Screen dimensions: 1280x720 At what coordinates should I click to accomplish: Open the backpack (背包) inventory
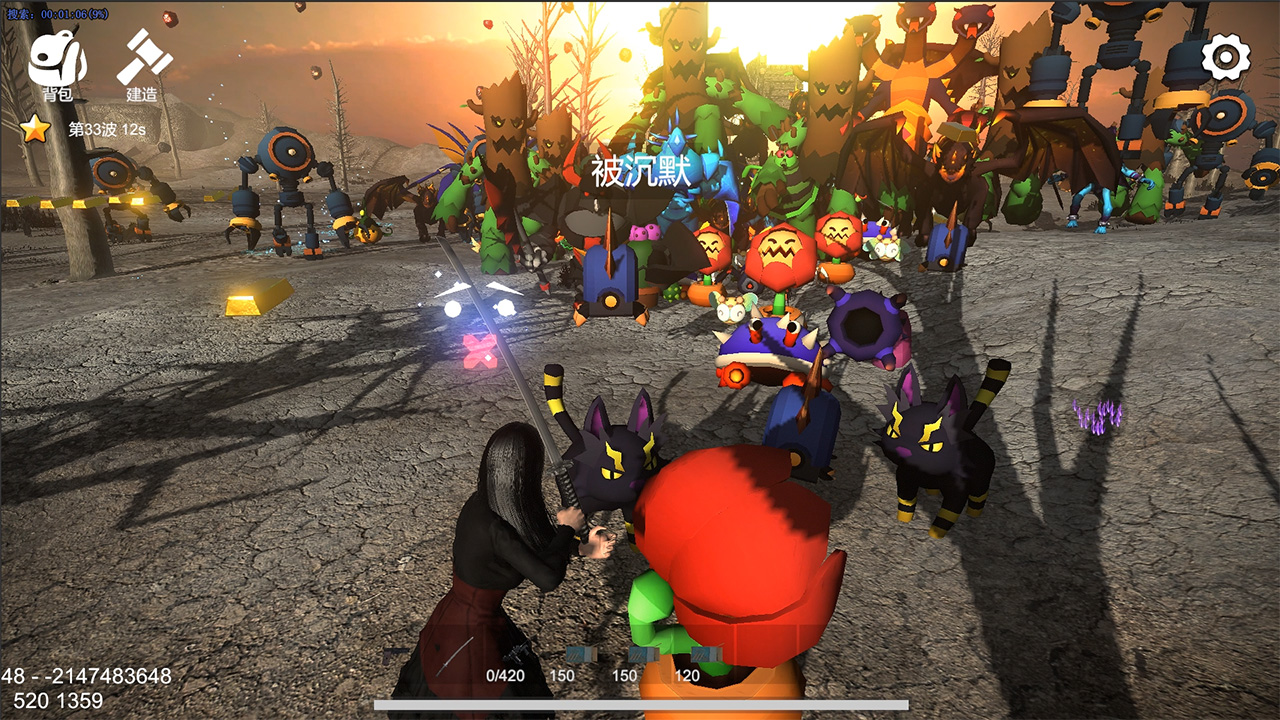tap(57, 65)
